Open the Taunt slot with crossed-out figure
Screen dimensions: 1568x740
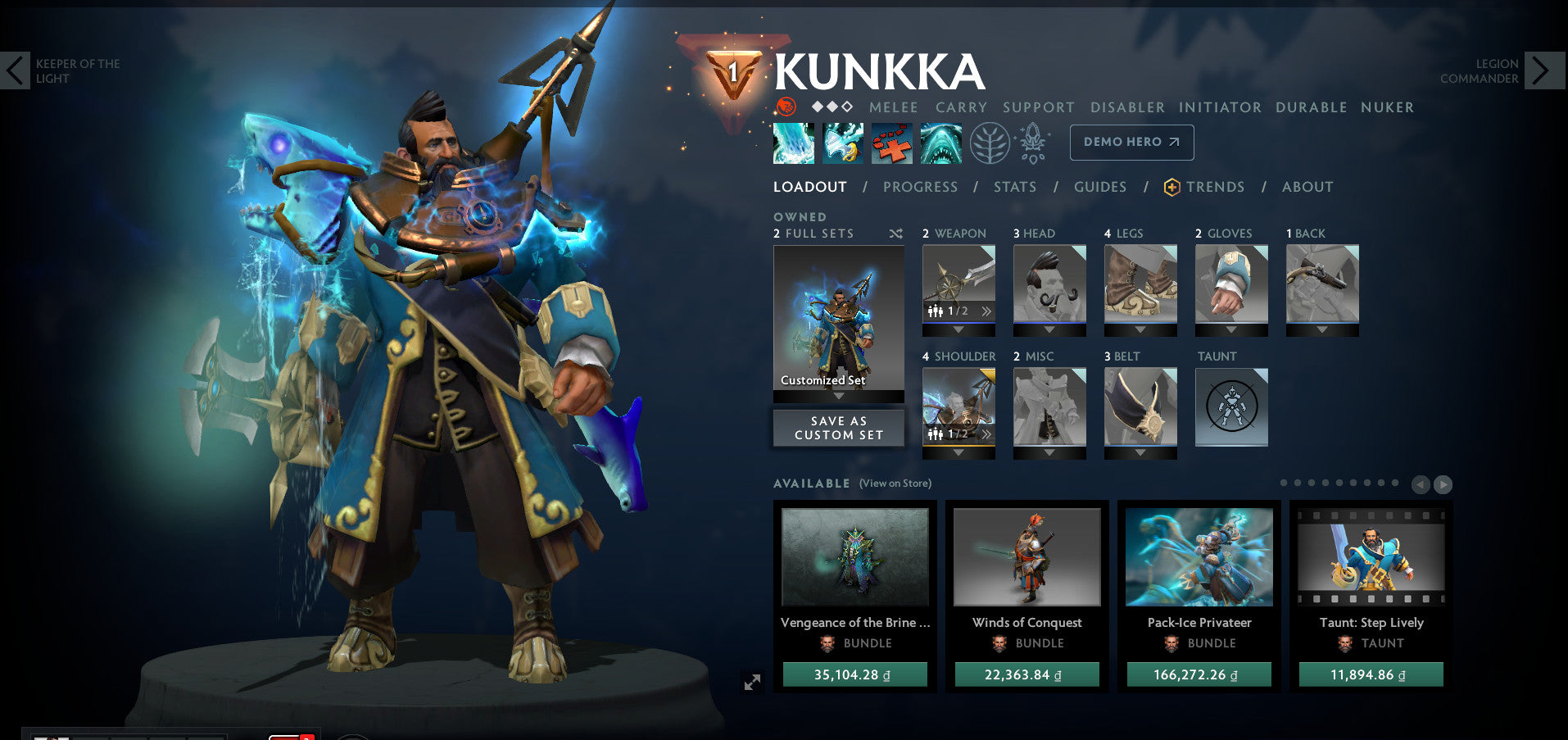point(1231,408)
